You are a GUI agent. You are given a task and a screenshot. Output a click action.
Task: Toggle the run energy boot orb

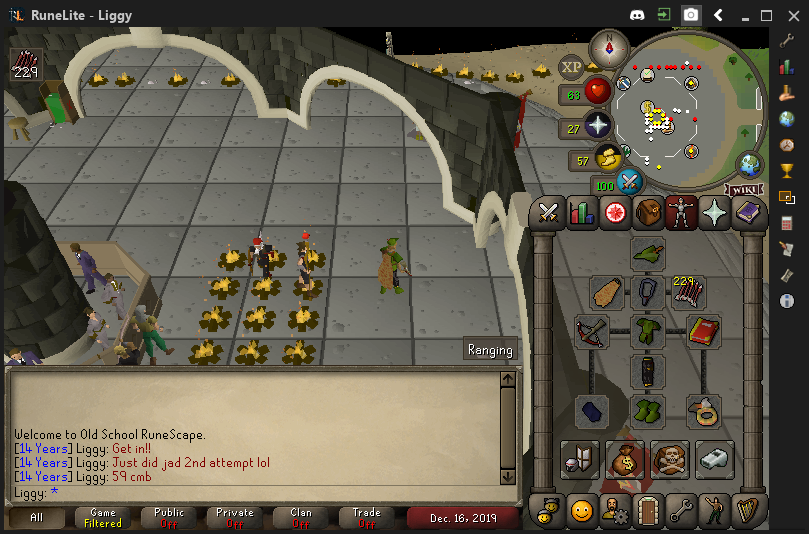(x=606, y=158)
